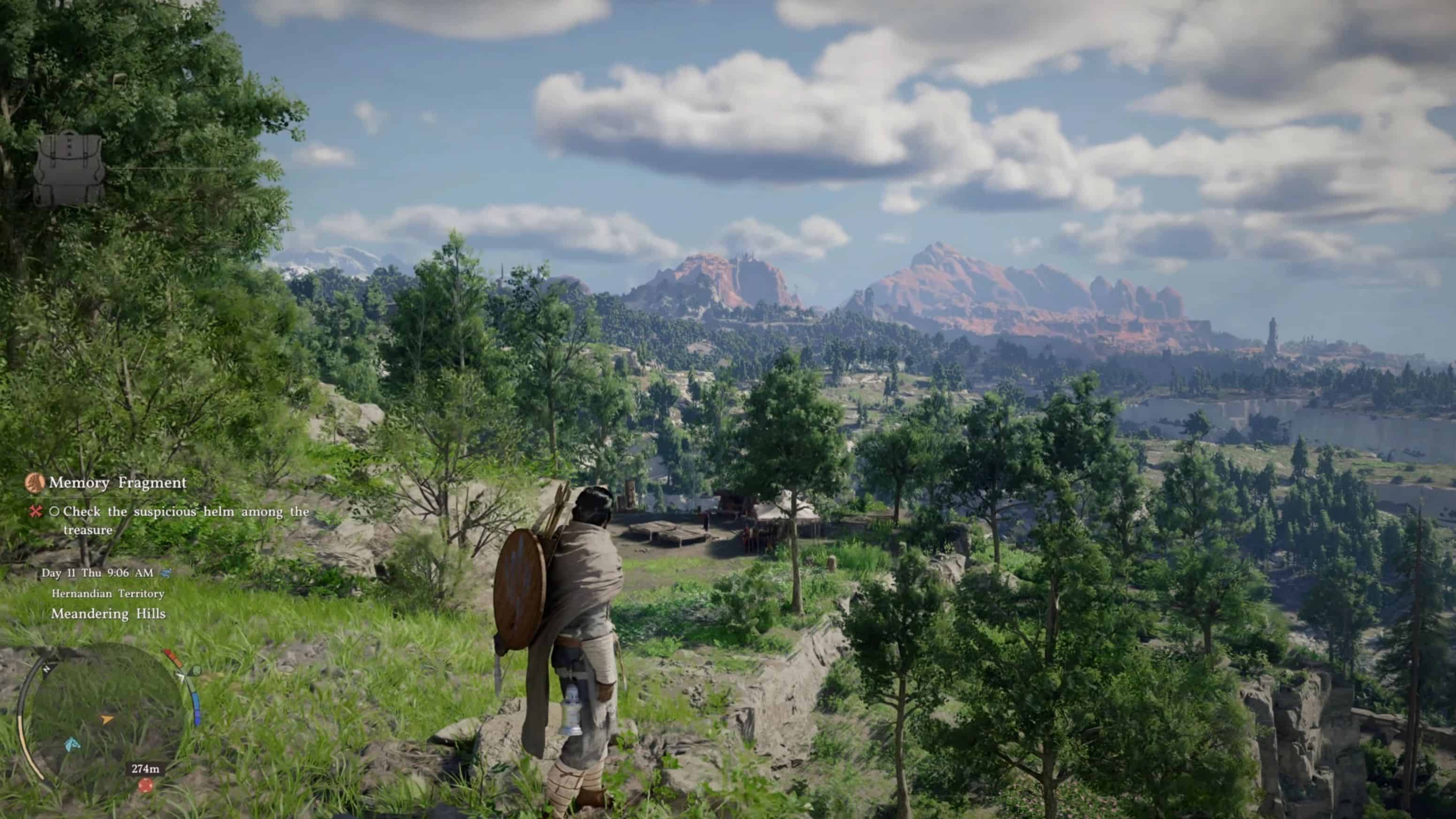Click the red X beside the objective
1456x819 pixels.
click(x=36, y=512)
